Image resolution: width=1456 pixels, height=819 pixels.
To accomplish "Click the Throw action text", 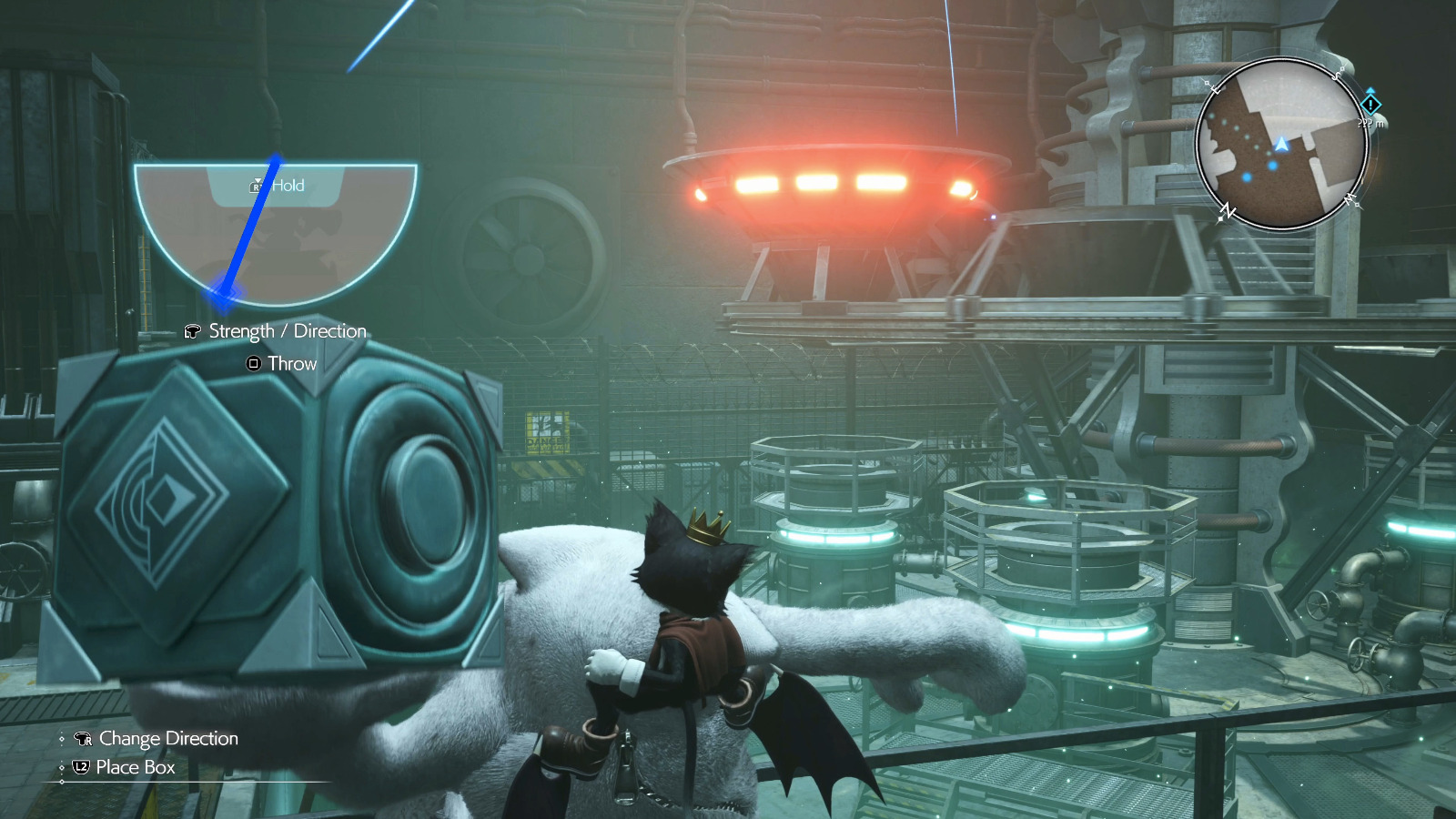I will tap(292, 363).
